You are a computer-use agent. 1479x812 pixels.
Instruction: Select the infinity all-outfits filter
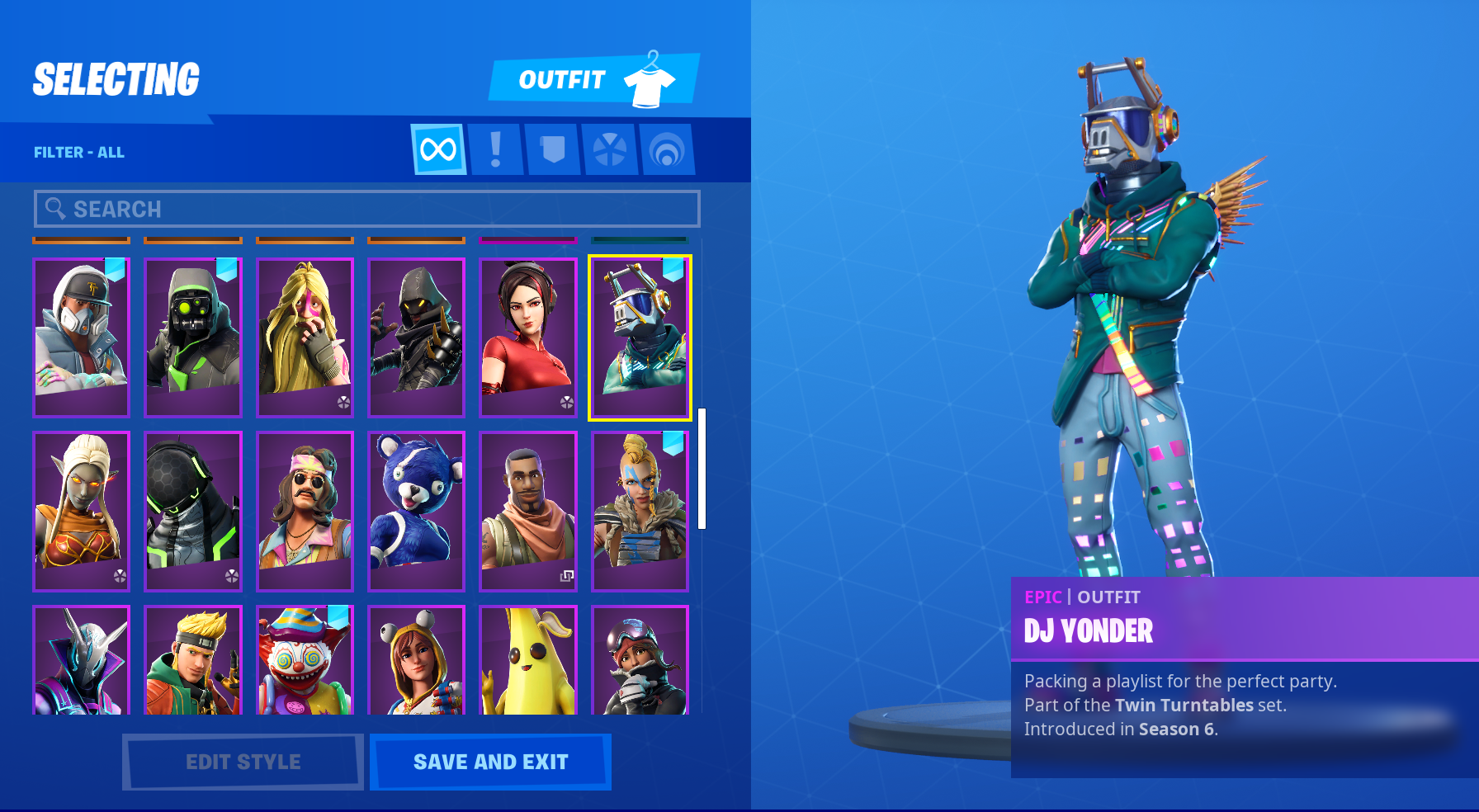438,150
